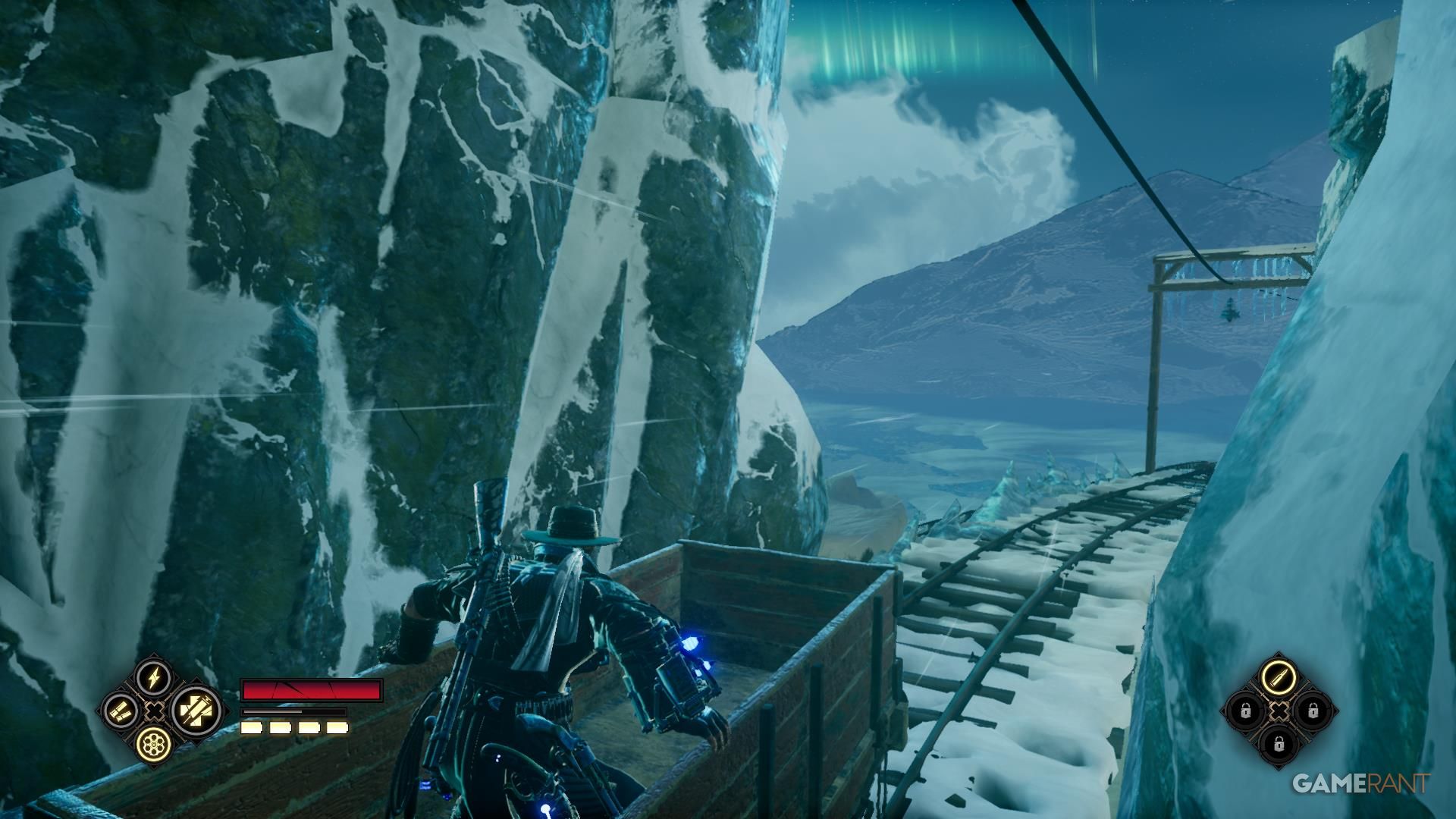Choose the revolver cylinder weapon slot
Image resolution: width=1456 pixels, height=819 pixels.
click(x=154, y=745)
